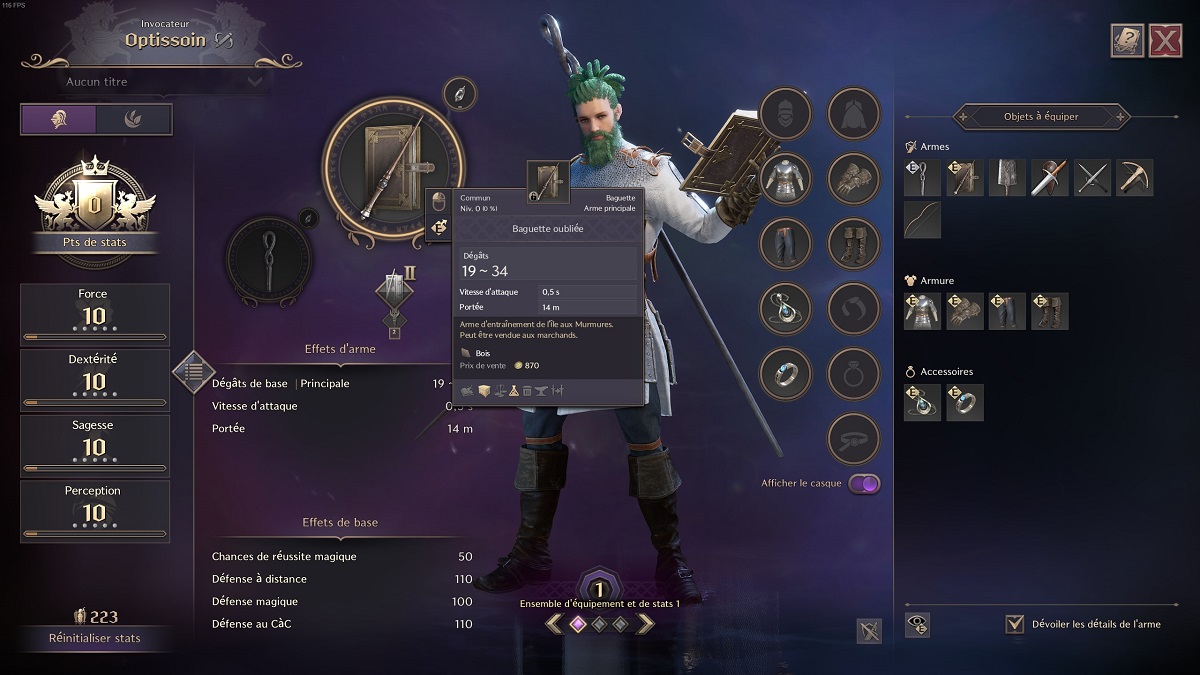
Task: Select the equipped gloves slot
Action: pyautogui.click(x=854, y=179)
